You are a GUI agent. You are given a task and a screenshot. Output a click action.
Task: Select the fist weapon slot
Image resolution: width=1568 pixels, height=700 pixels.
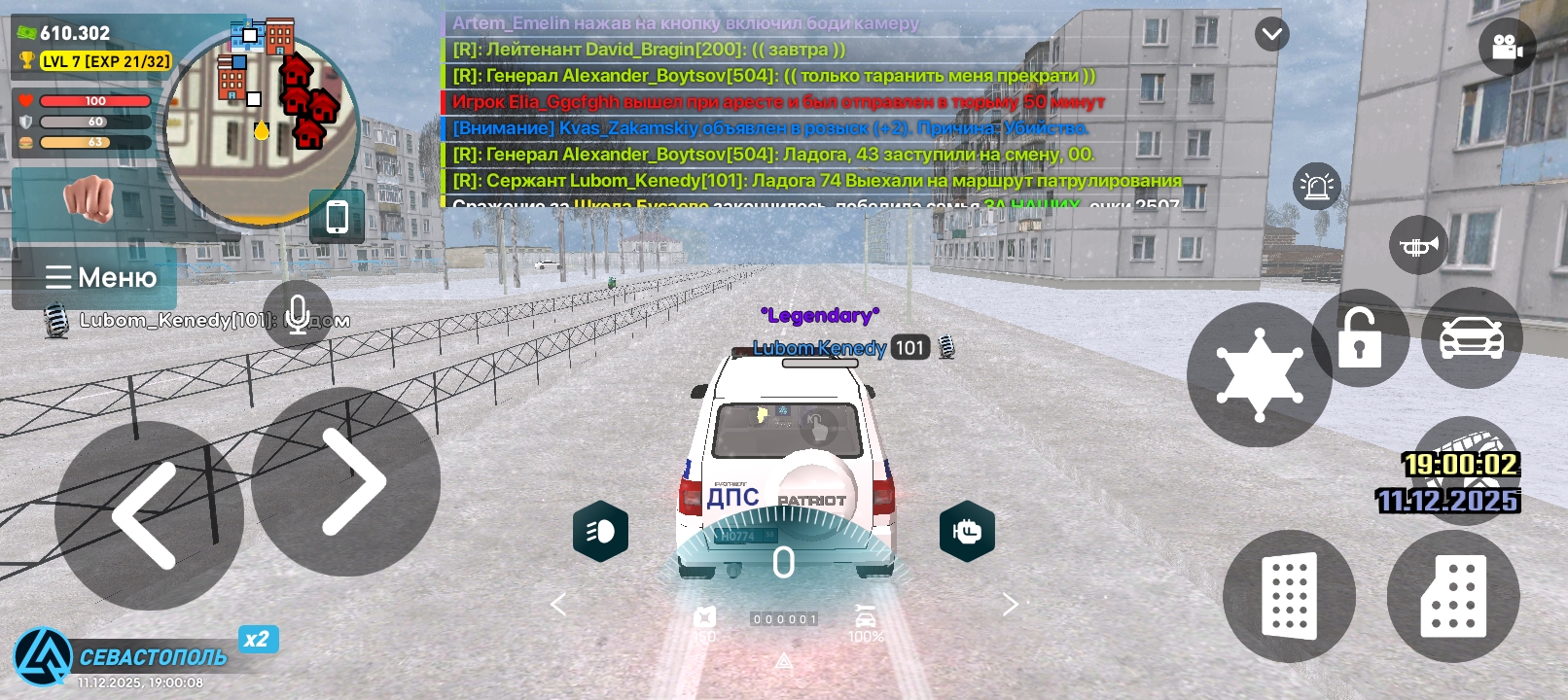[89, 198]
